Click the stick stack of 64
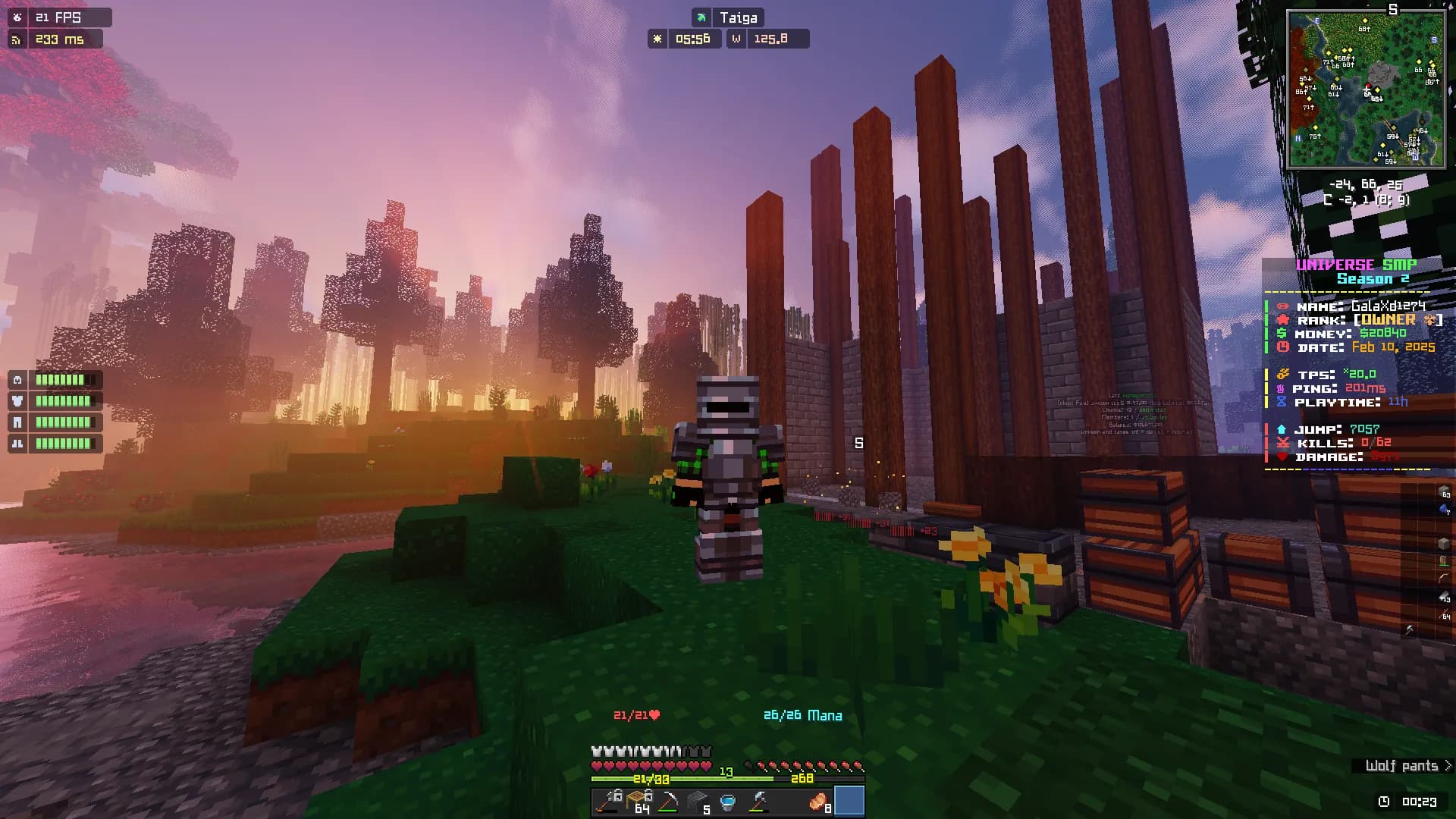Viewport: 1456px width, 819px height. tap(1444, 613)
